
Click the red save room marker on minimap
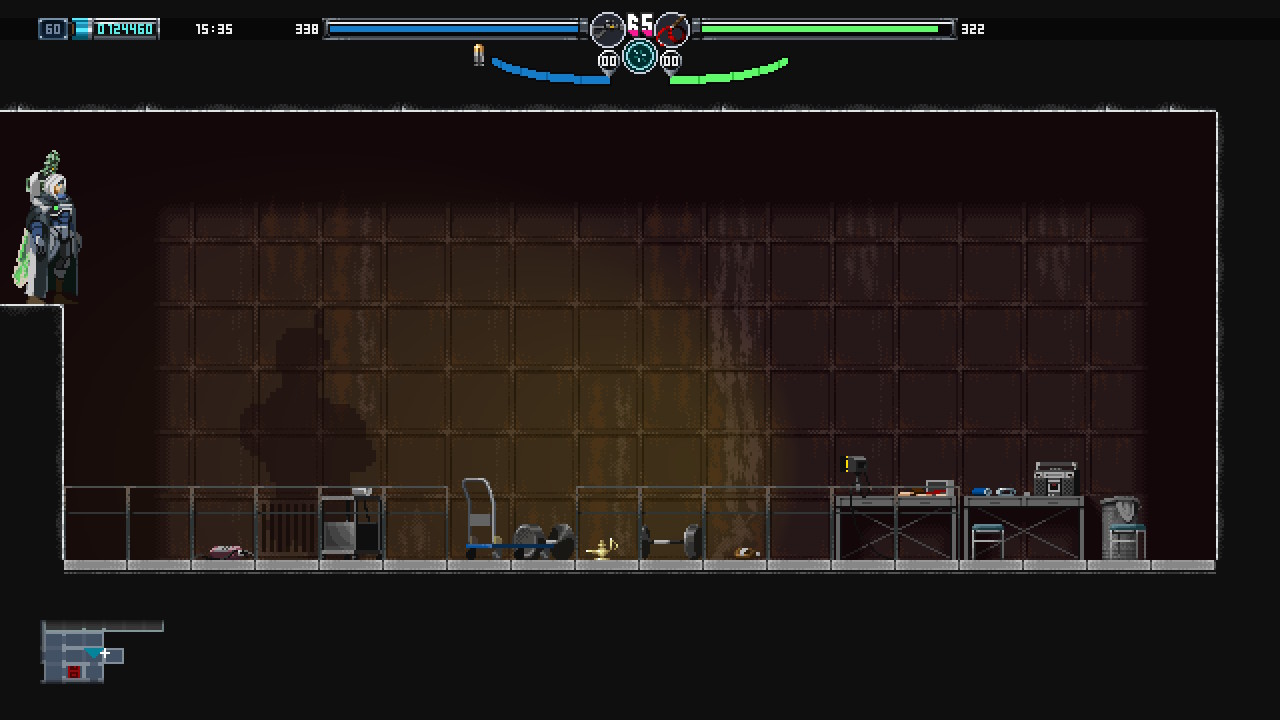[73, 672]
